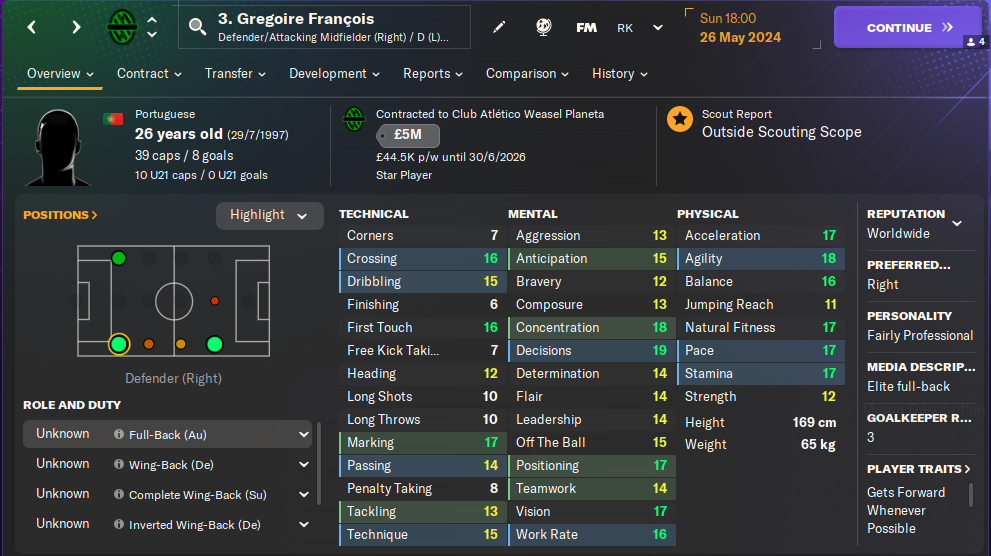Open the Contract tab
The height and width of the screenshot is (556, 991).
click(x=149, y=74)
